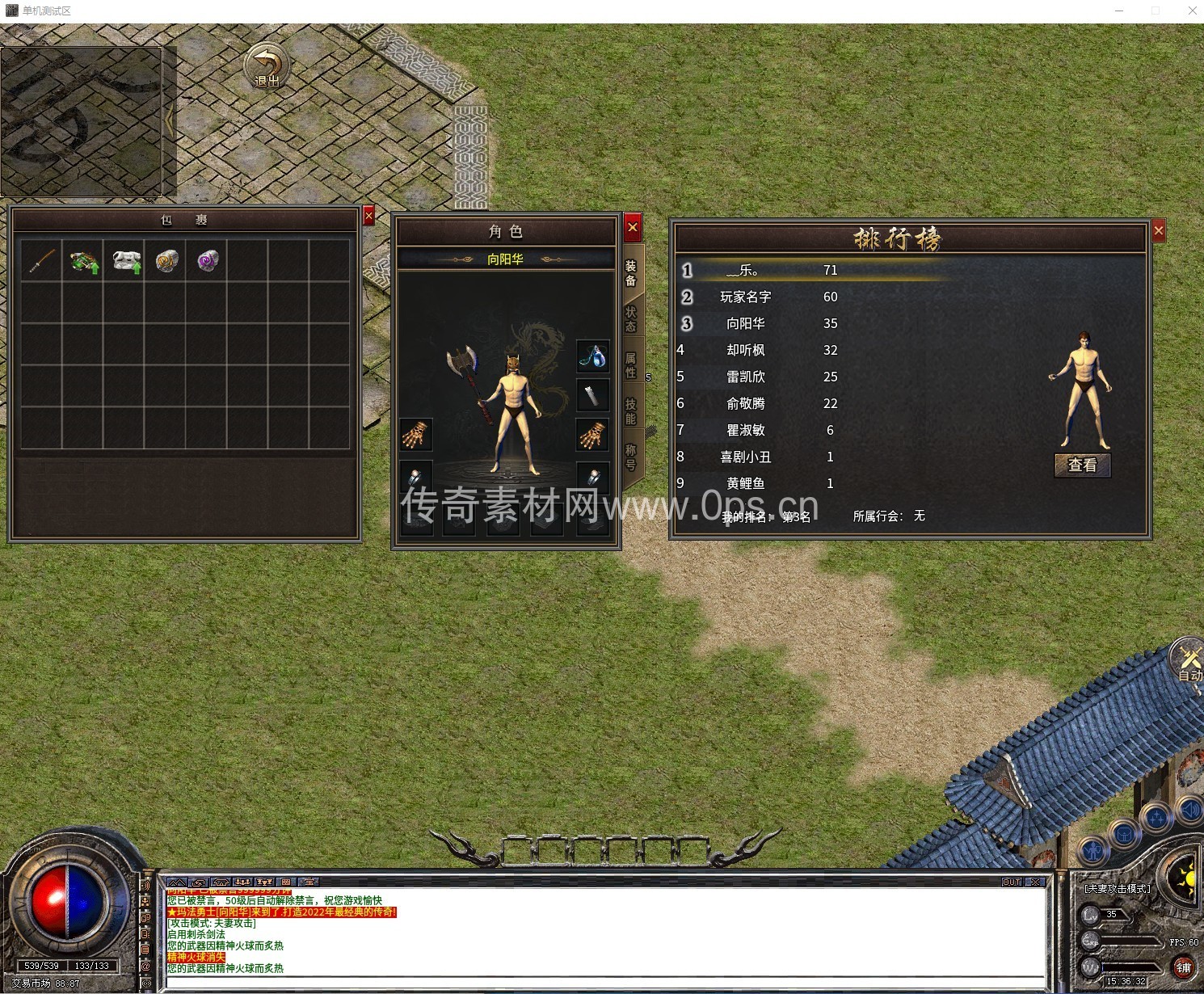This screenshot has height=994, width=1204.
Task: Open the red 铺 shop button
Action: 1184,967
